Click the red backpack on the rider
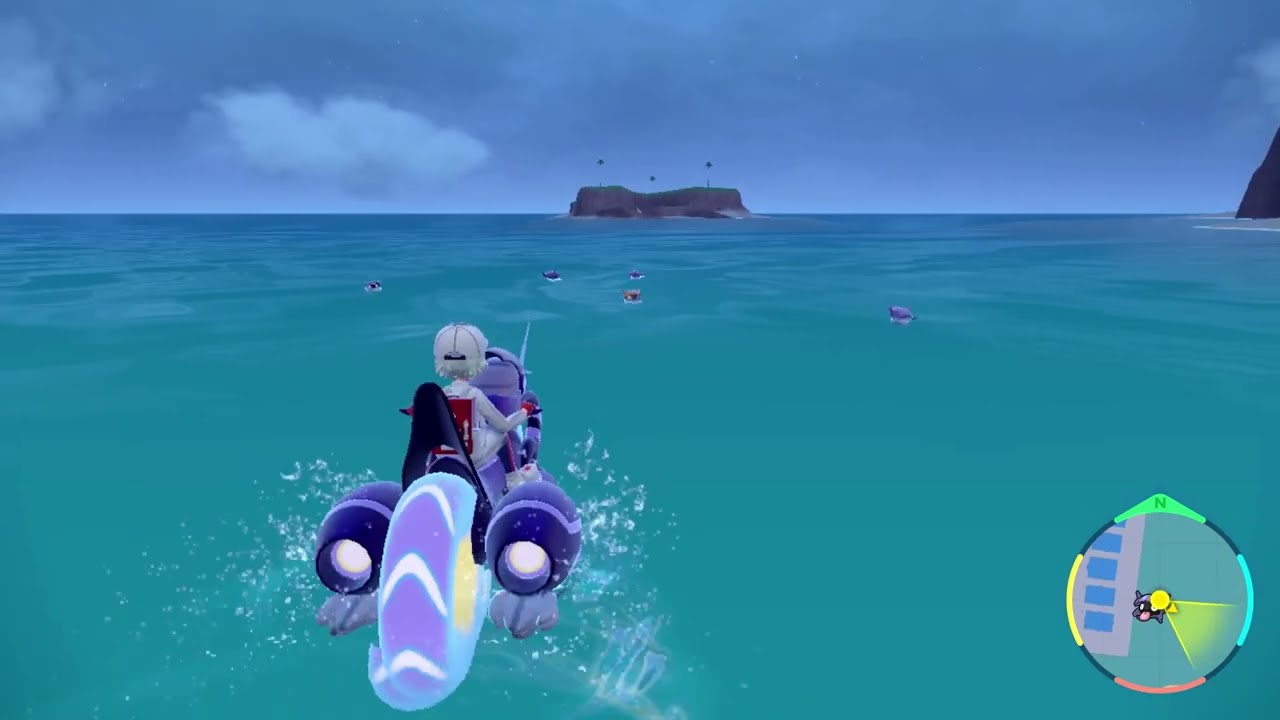Image resolution: width=1280 pixels, height=720 pixels. [x=460, y=425]
